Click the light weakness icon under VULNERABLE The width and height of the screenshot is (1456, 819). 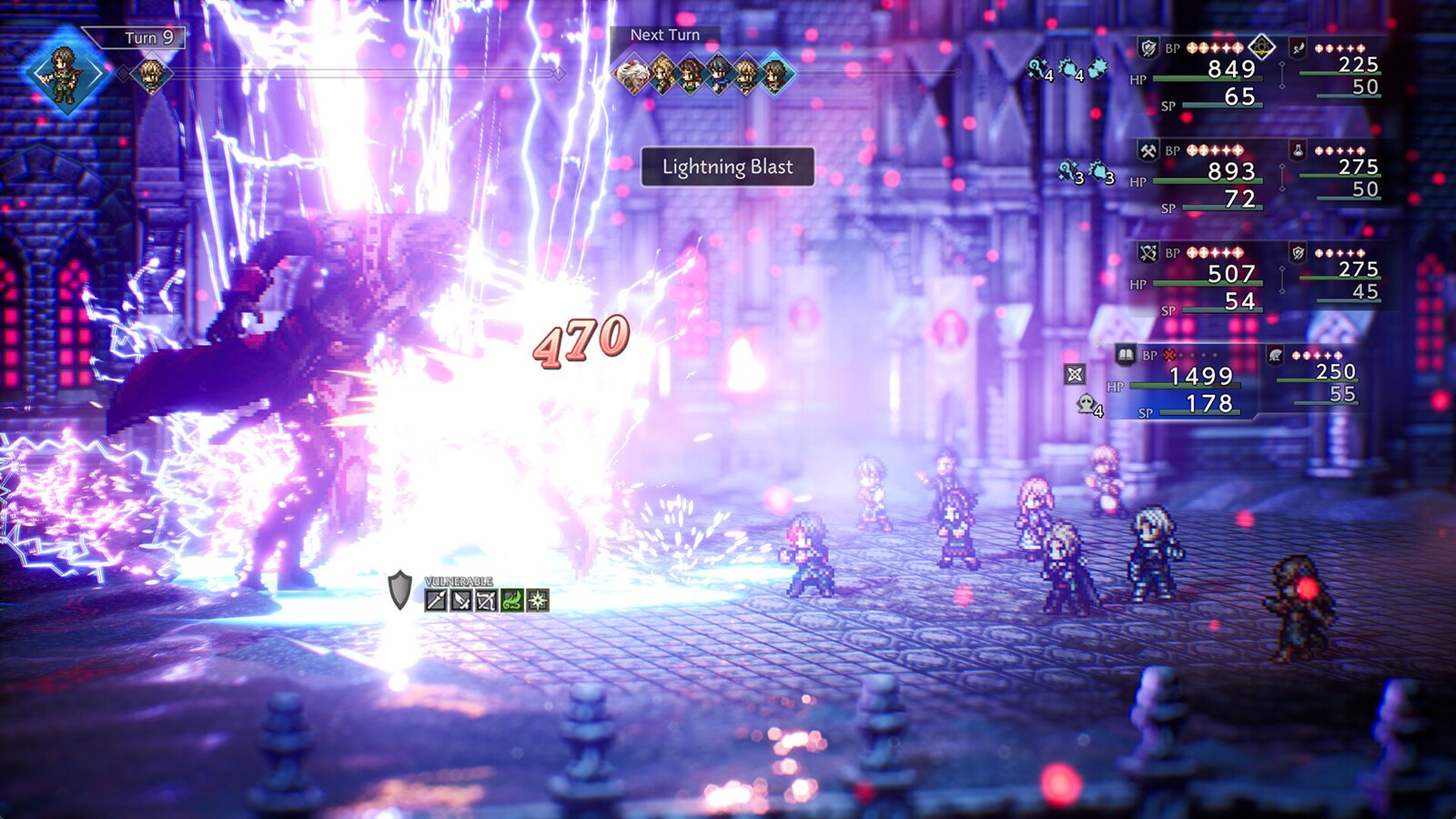[x=536, y=601]
